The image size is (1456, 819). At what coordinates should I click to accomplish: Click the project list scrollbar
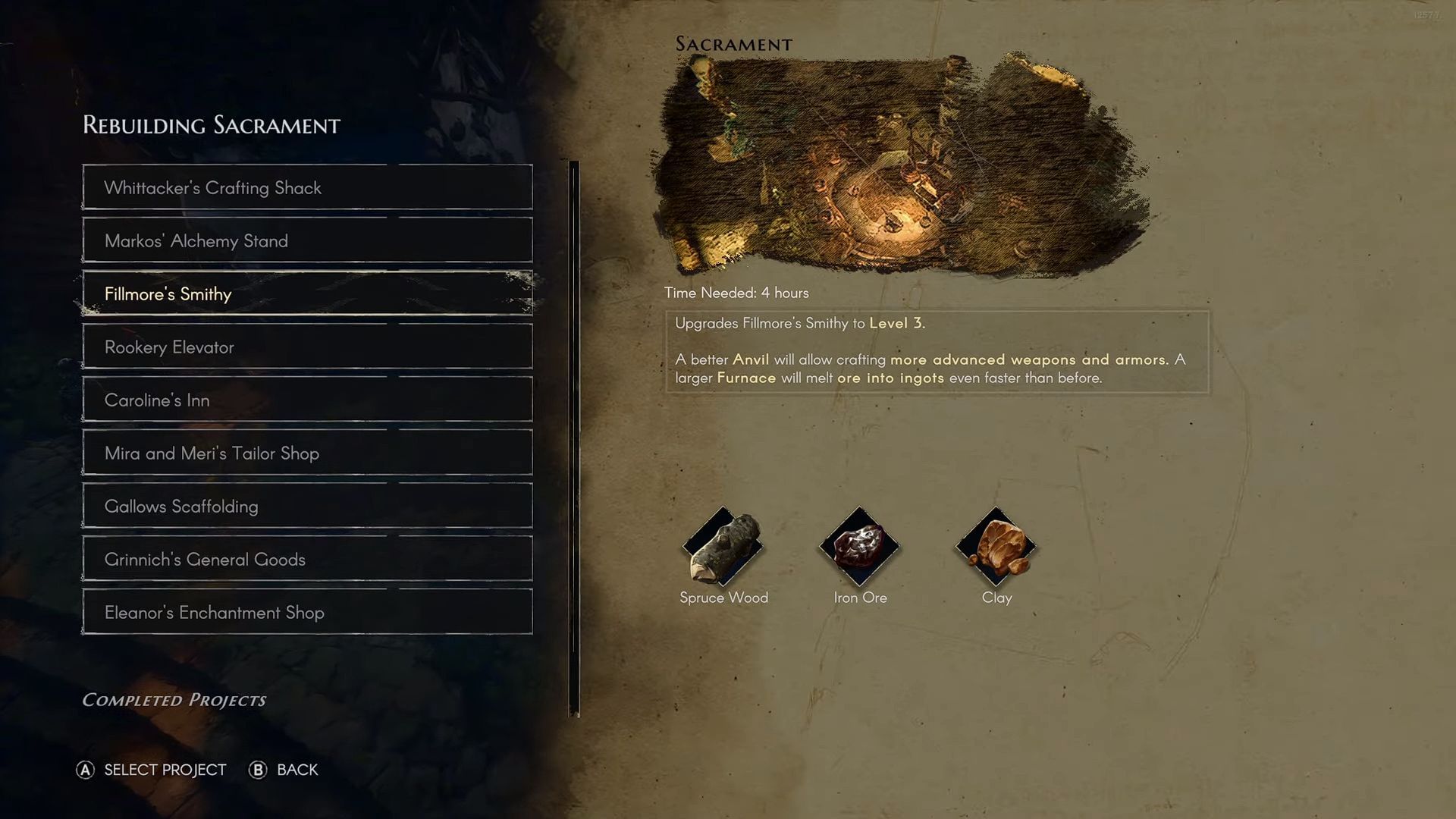[x=574, y=438]
